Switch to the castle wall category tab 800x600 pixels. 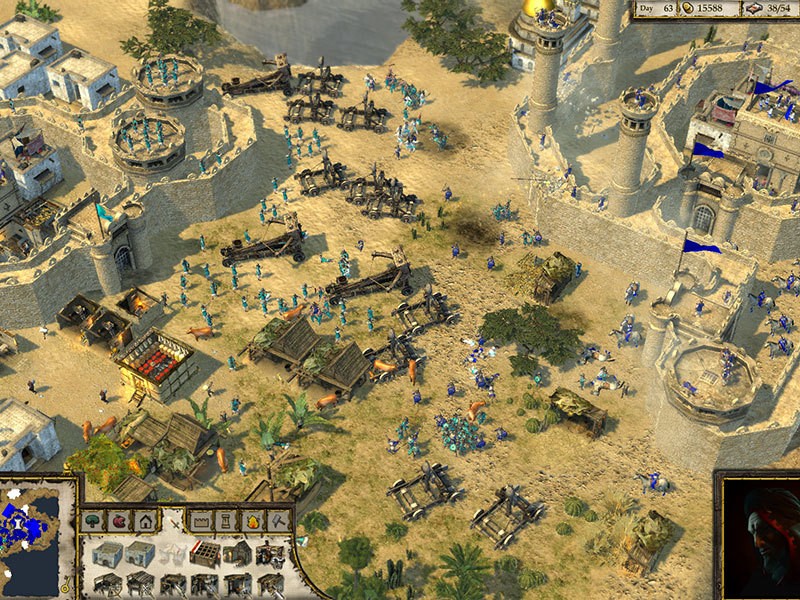201,521
